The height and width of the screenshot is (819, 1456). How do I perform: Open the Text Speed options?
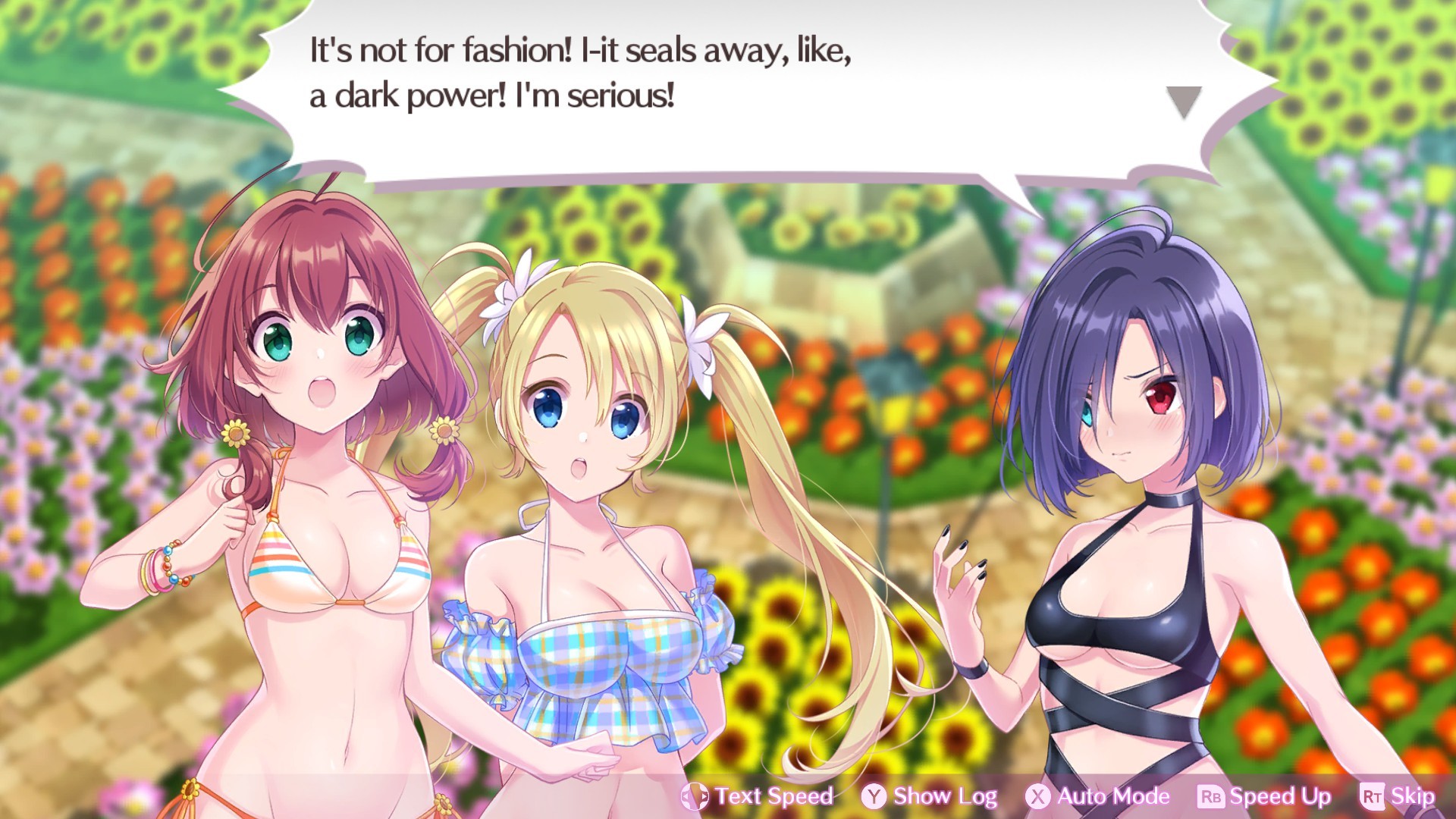(773, 796)
